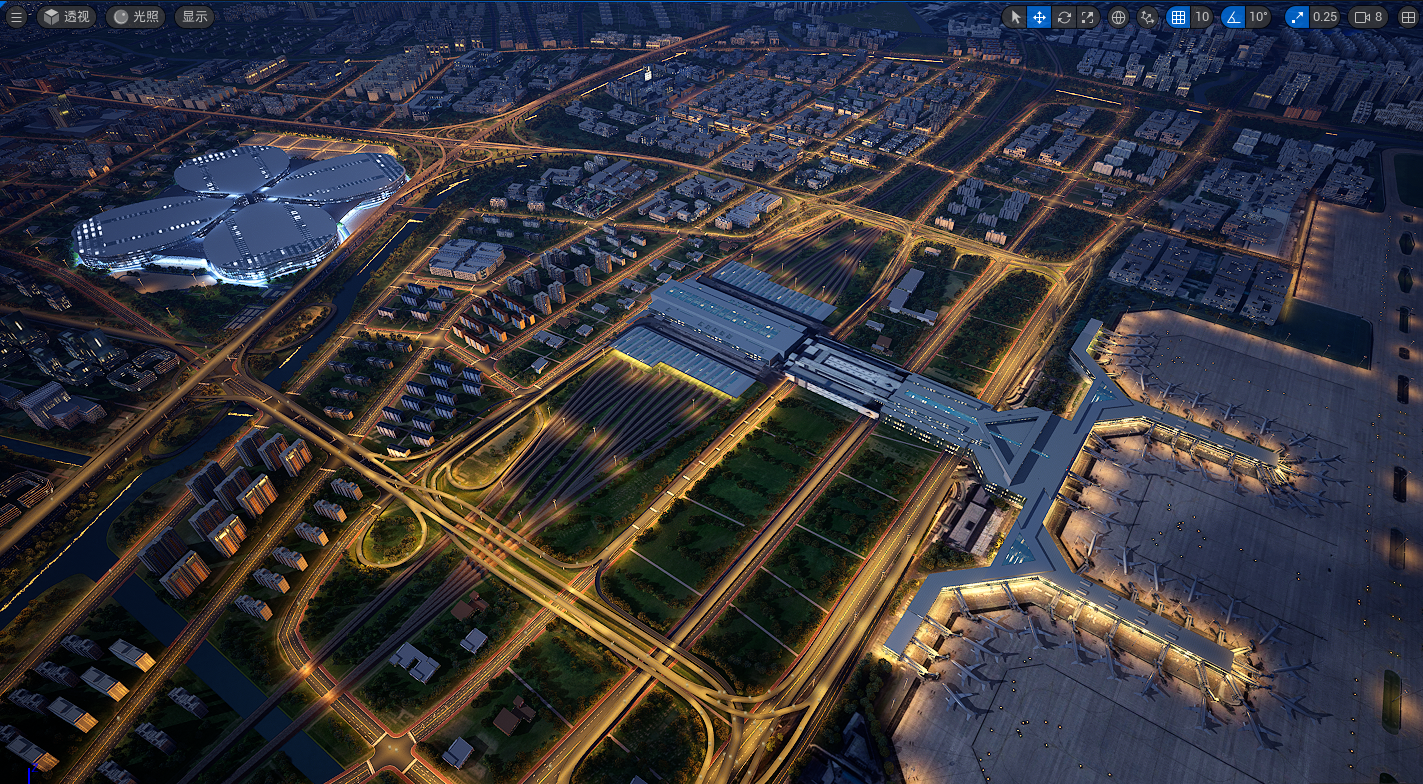The image size is (1423, 784).
Task: Open the viewport hamburger options menu
Action: coord(16,17)
